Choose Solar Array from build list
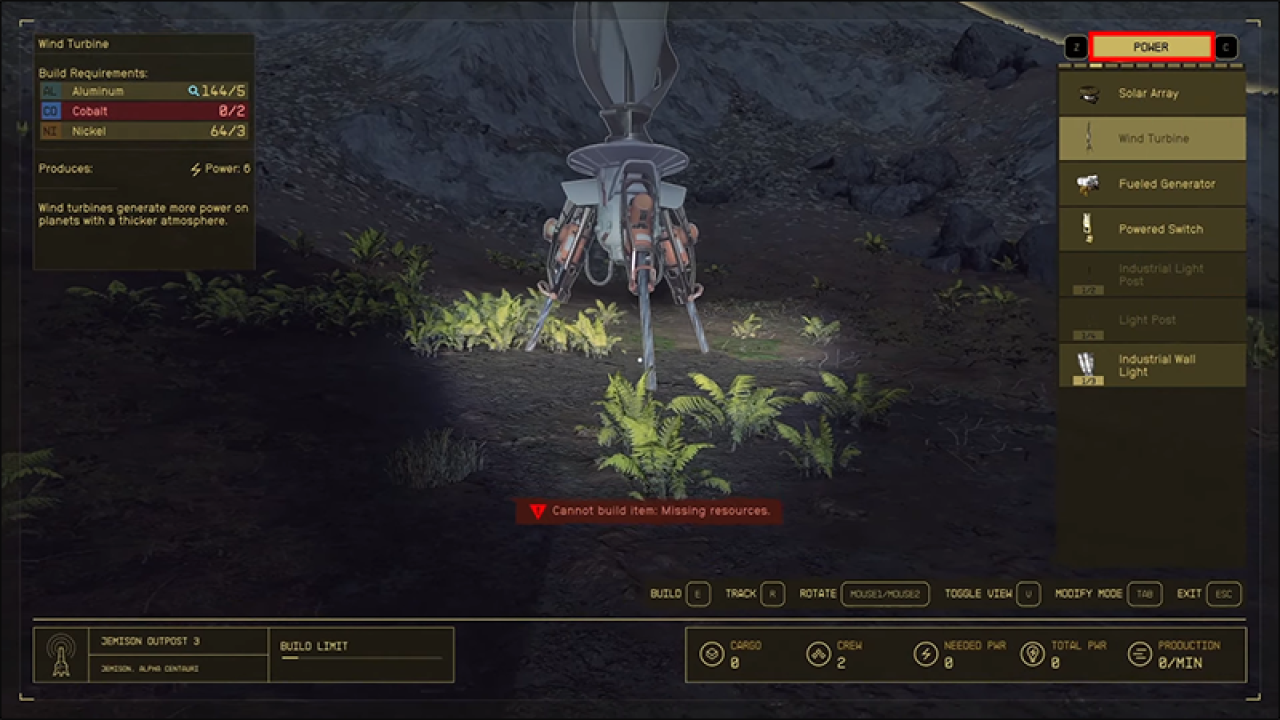The image size is (1280, 720). (1152, 93)
